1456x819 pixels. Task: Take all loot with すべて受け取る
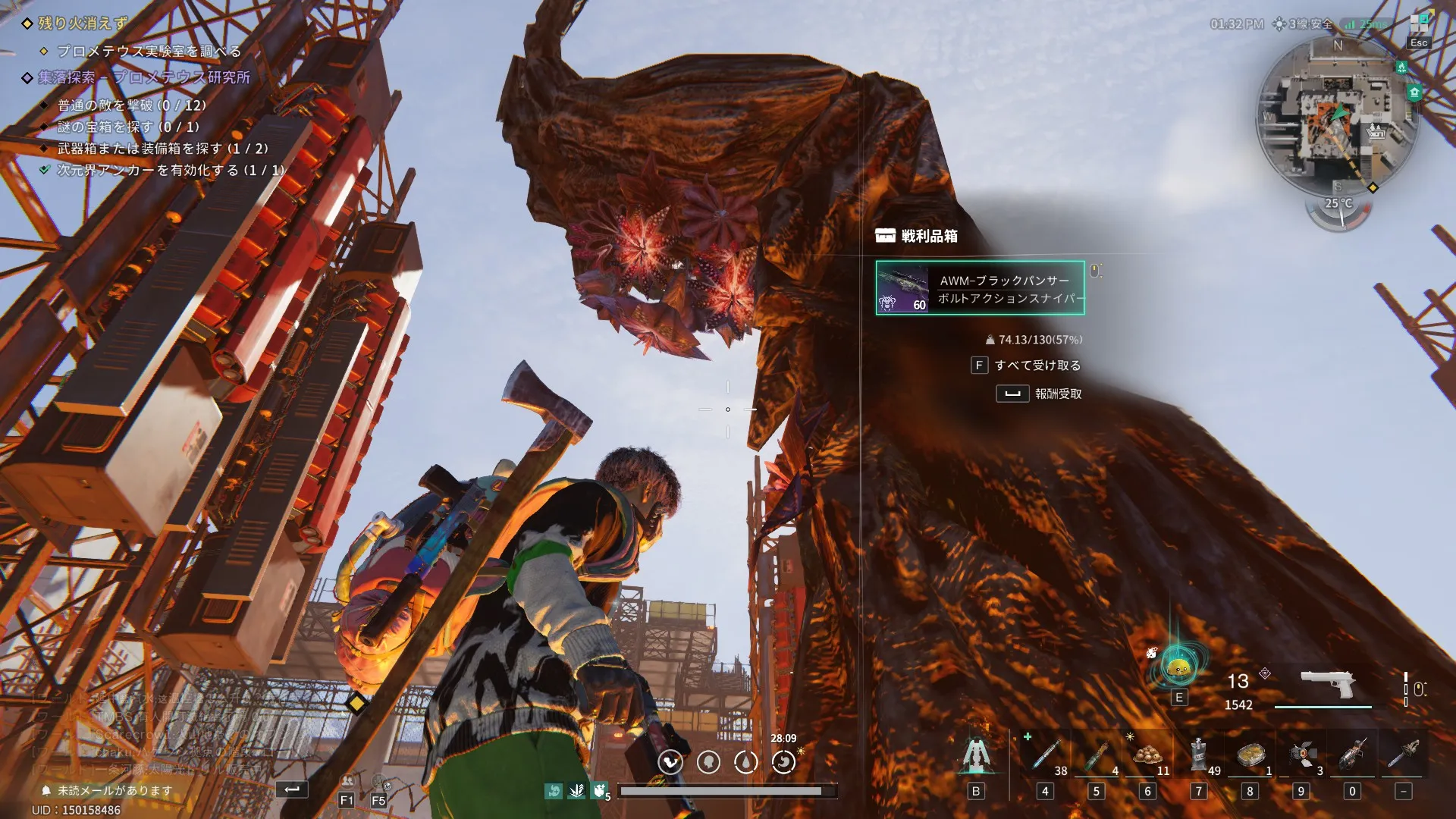pyautogui.click(x=1027, y=366)
